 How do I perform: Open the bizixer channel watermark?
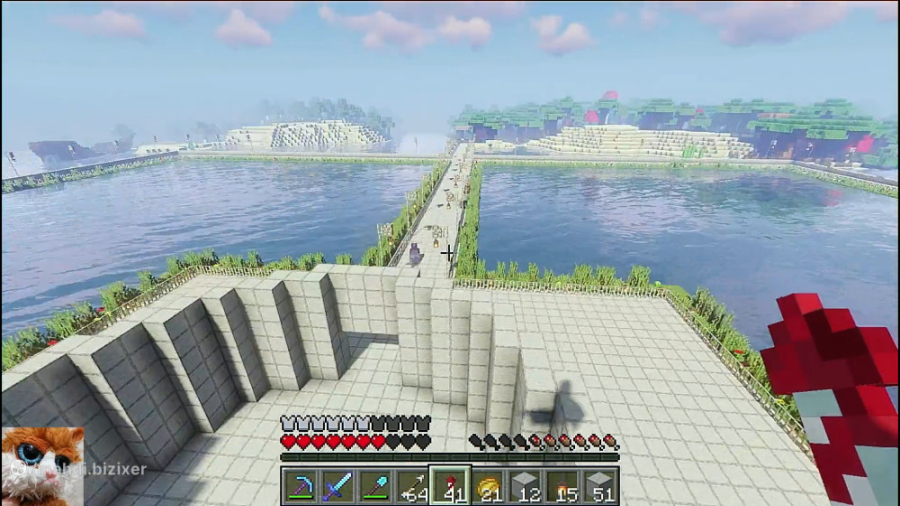(108, 468)
